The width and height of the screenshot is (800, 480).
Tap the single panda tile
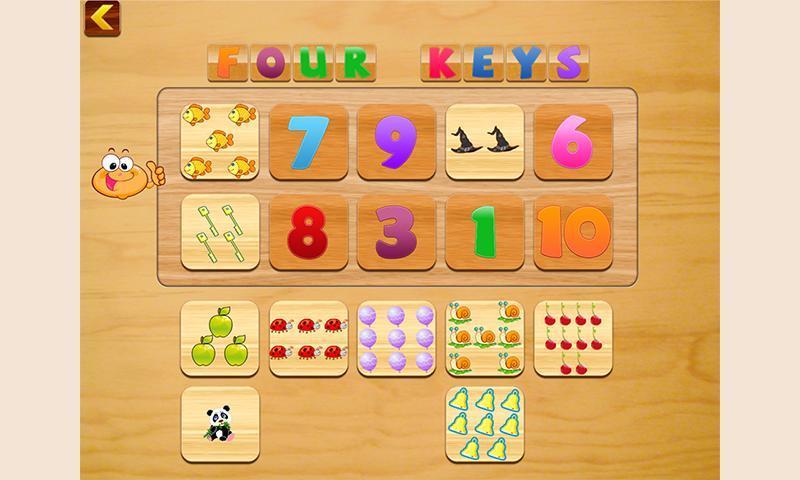[x=220, y=424]
